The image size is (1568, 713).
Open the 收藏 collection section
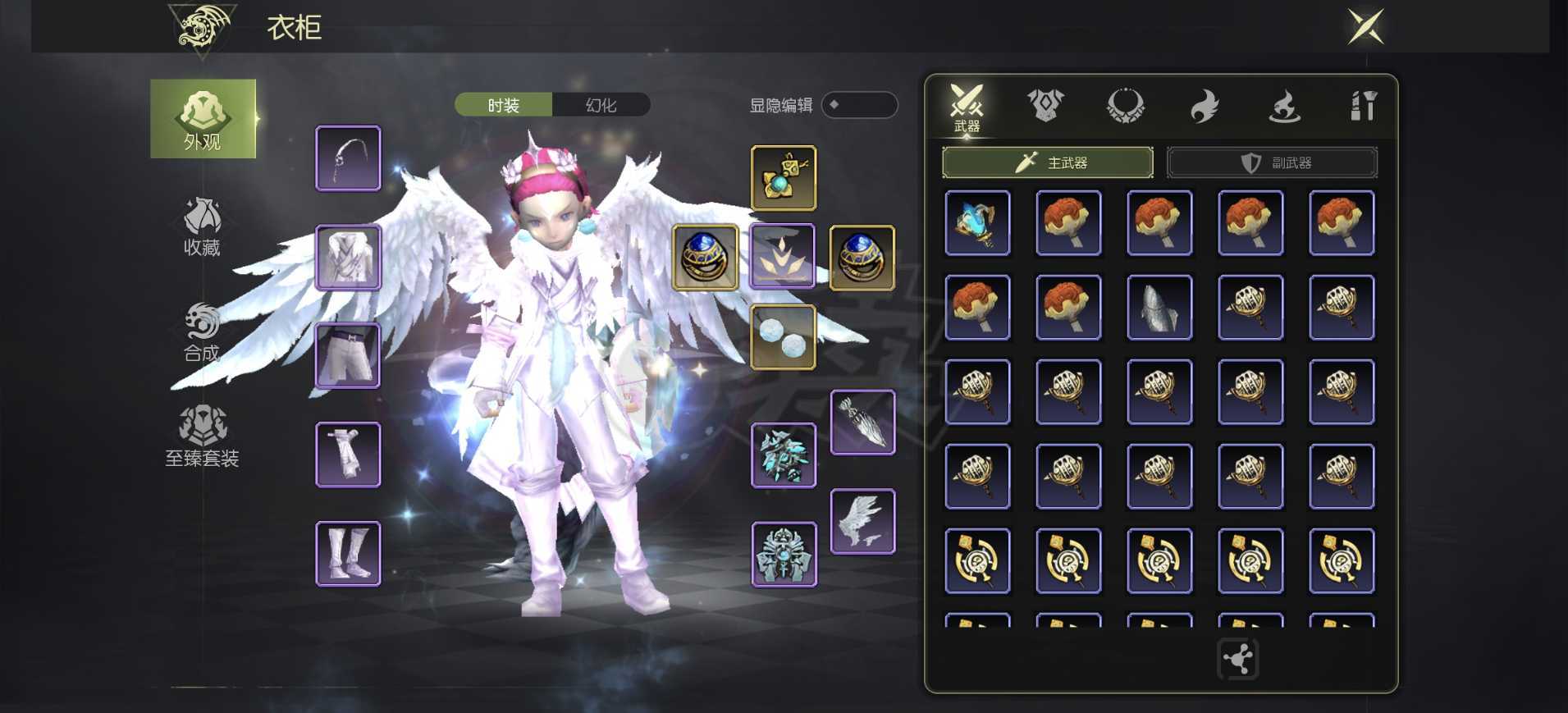pyautogui.click(x=202, y=226)
